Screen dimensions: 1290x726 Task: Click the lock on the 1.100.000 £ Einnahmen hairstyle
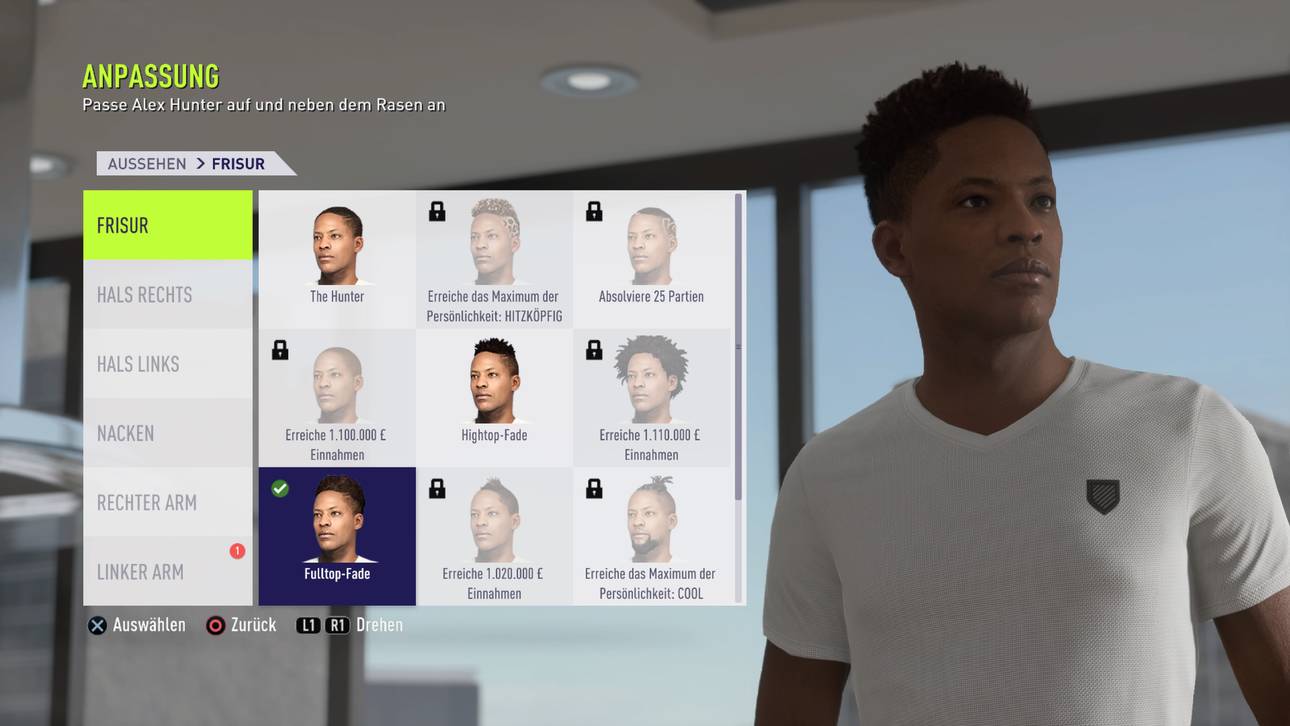pos(280,350)
